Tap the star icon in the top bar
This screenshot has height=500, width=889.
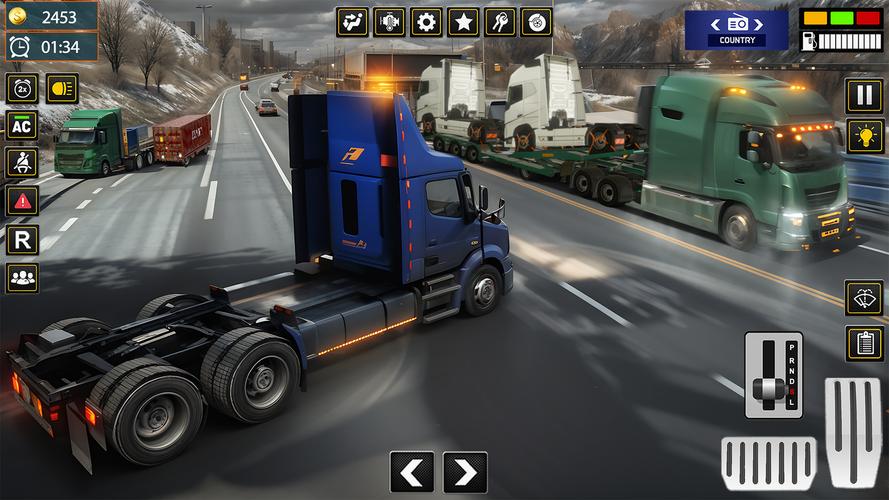463,22
